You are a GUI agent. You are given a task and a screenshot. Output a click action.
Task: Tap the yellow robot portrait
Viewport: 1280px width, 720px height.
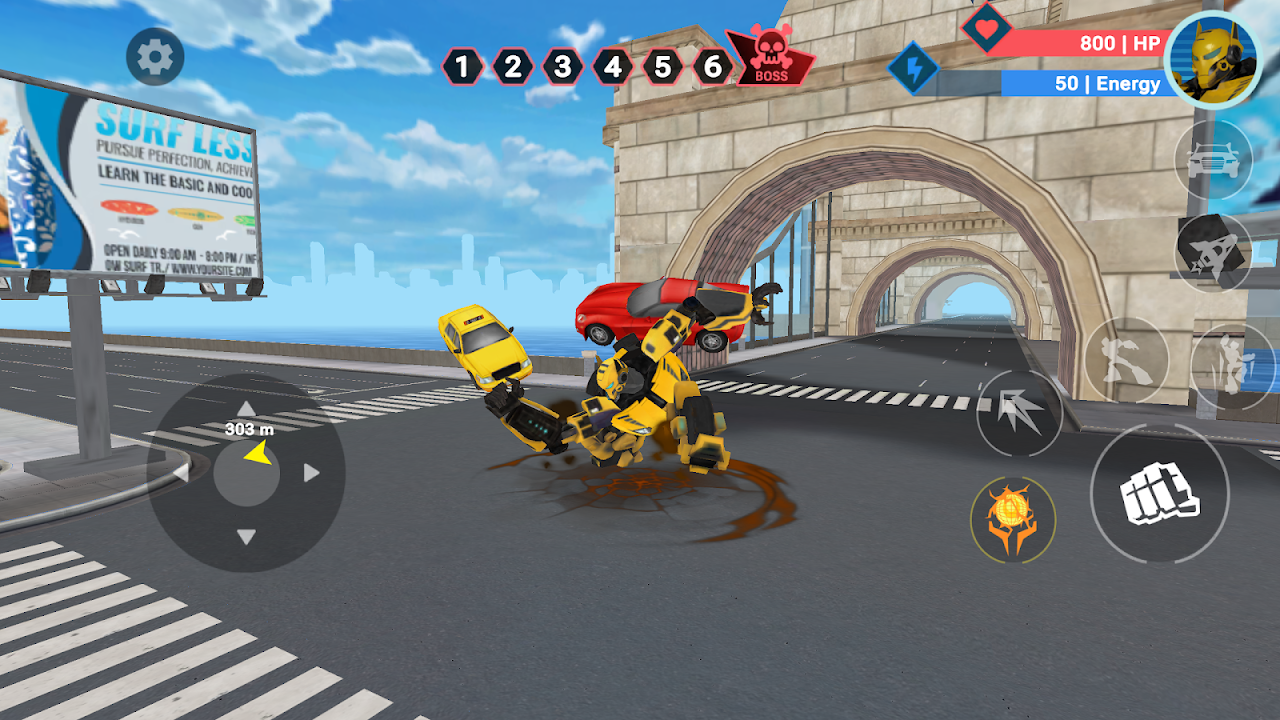(x=1212, y=60)
